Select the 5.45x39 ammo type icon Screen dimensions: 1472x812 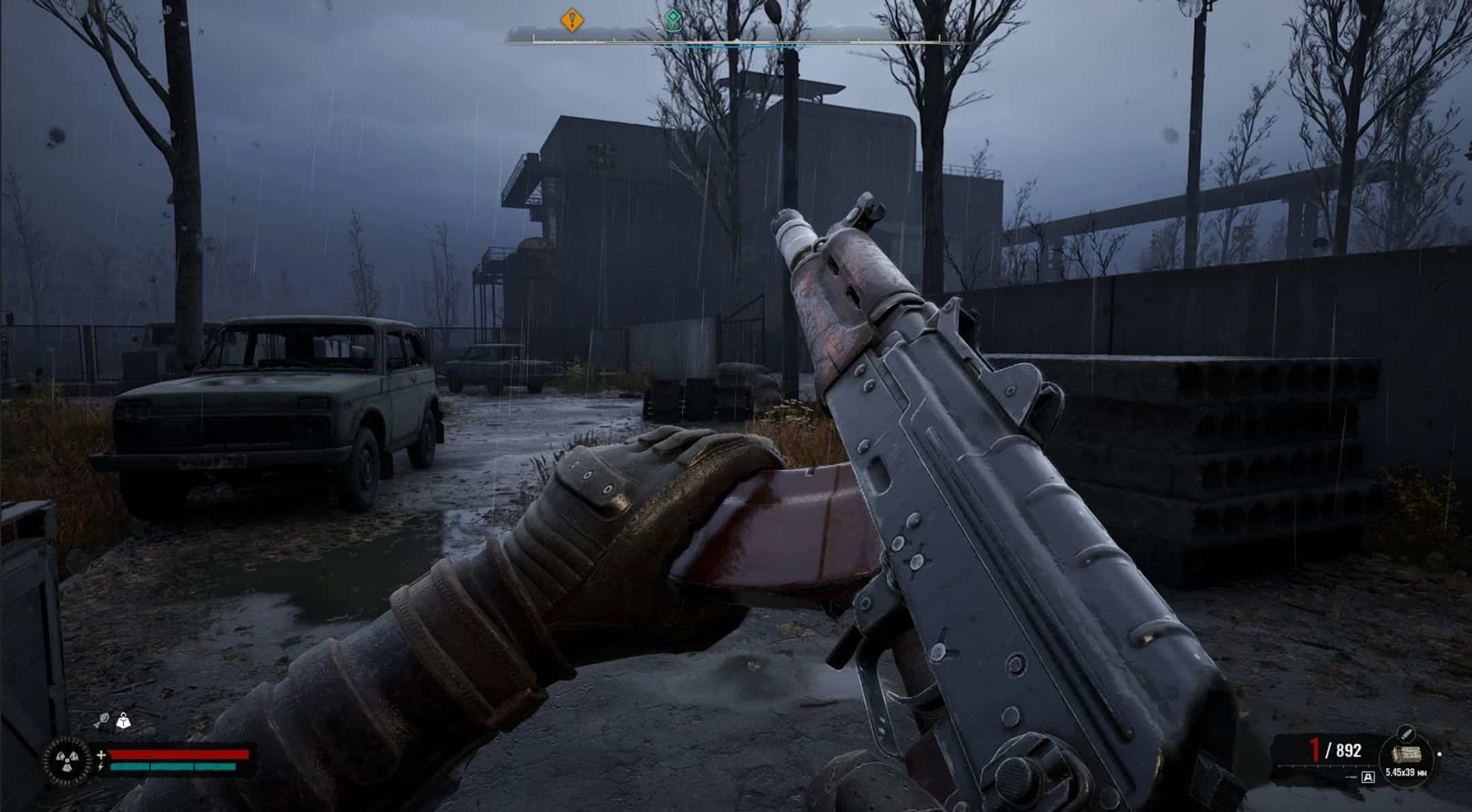click(x=1406, y=755)
